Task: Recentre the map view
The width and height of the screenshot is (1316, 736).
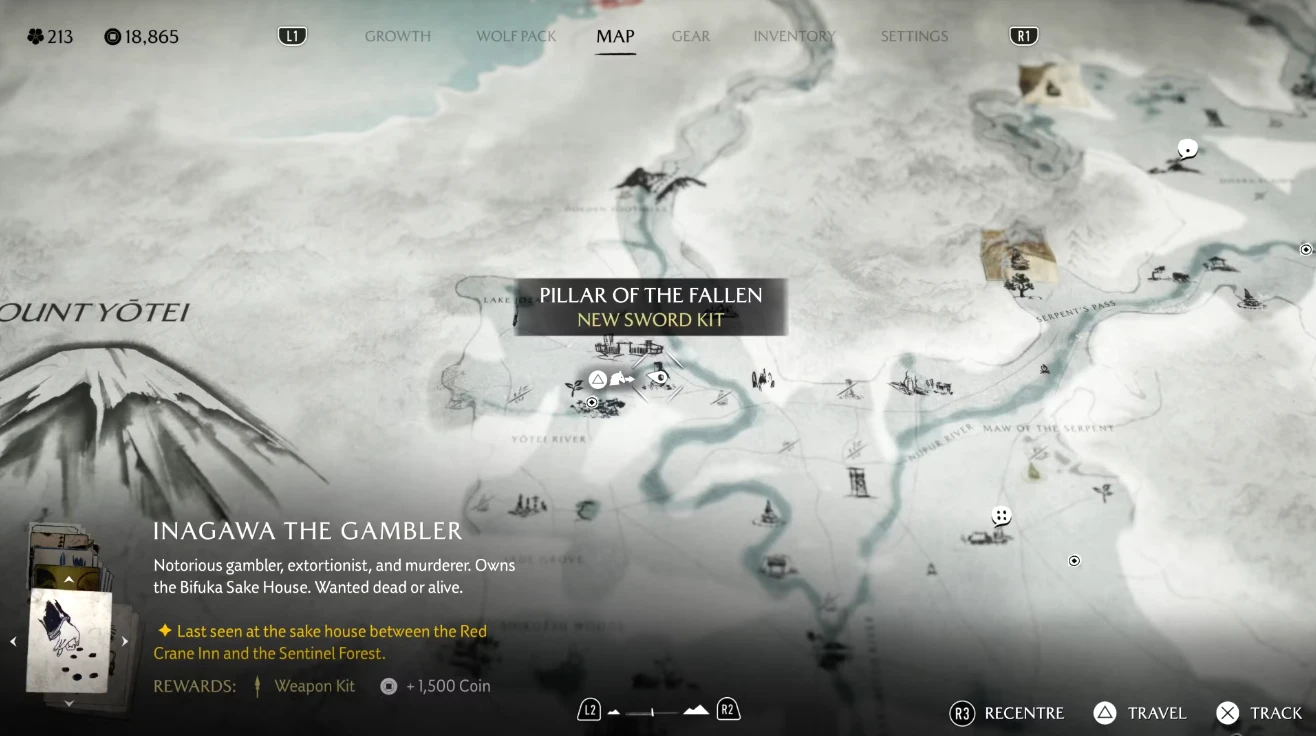Action: click(x=1007, y=713)
